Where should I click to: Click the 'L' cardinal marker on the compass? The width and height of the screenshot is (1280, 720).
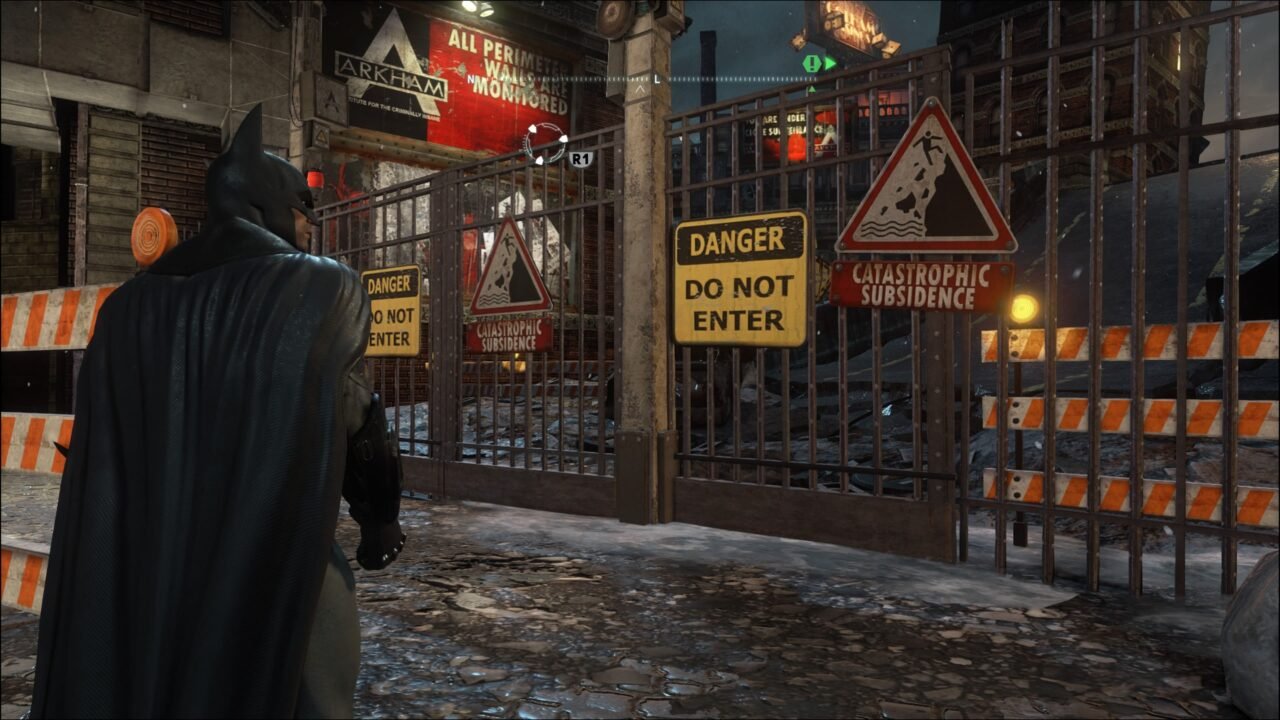pos(656,78)
